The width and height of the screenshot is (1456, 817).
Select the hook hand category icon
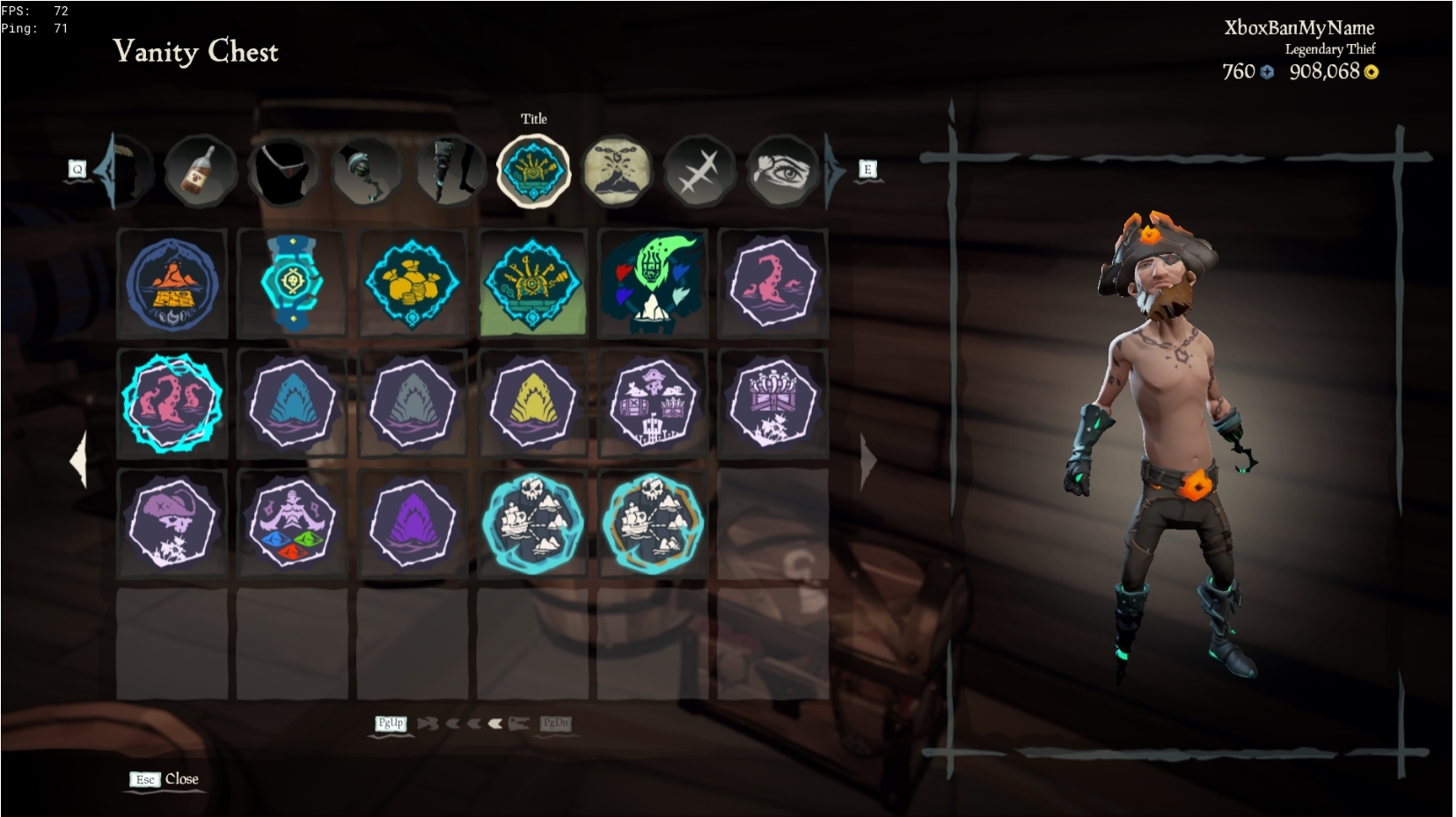[x=366, y=172]
